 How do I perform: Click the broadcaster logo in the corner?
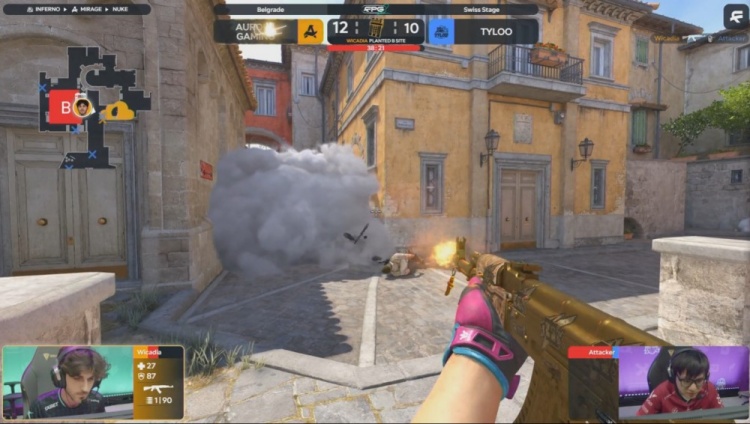tap(736, 15)
